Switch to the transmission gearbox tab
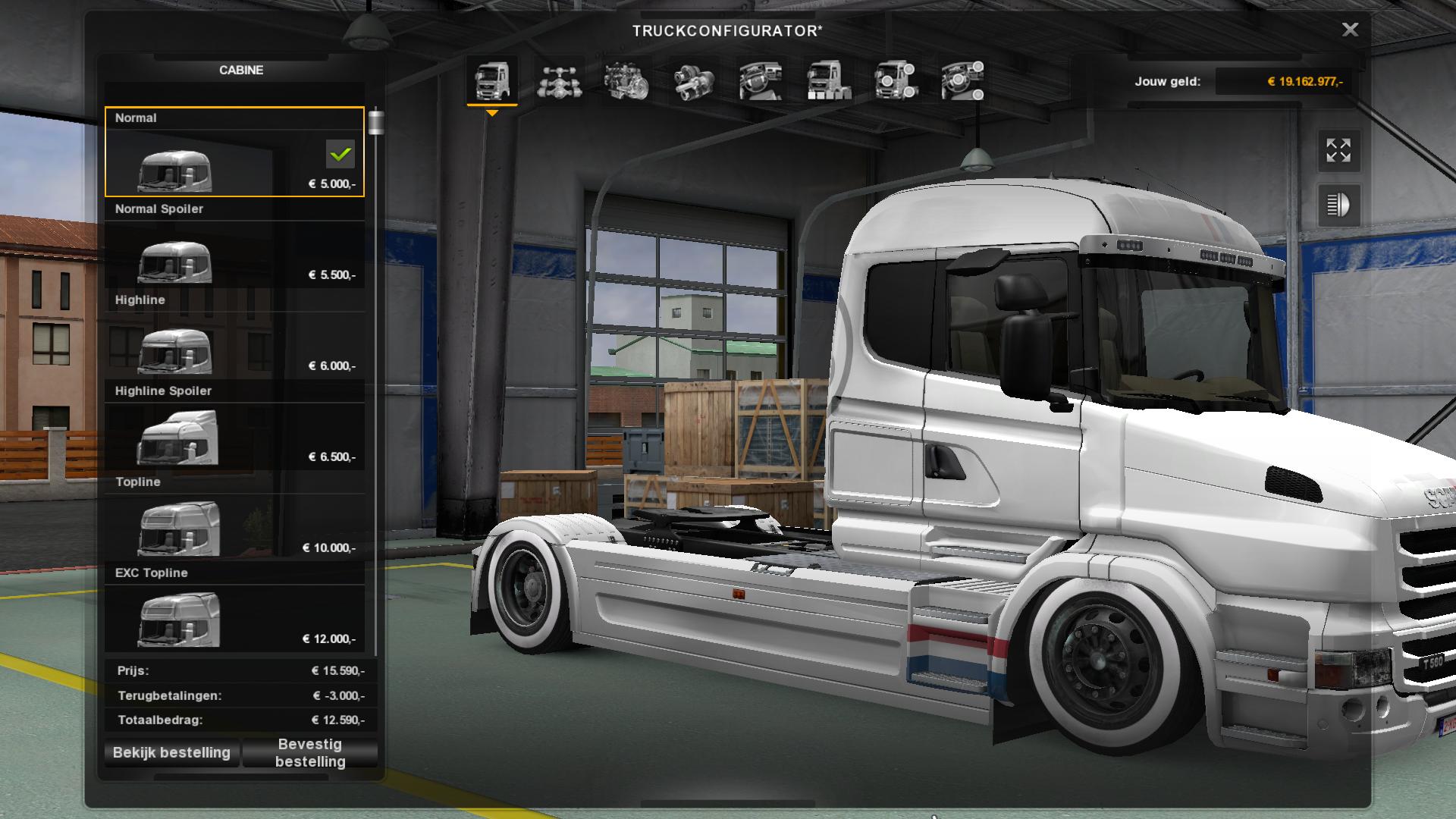Viewport: 1456px width, 819px height. [x=693, y=80]
